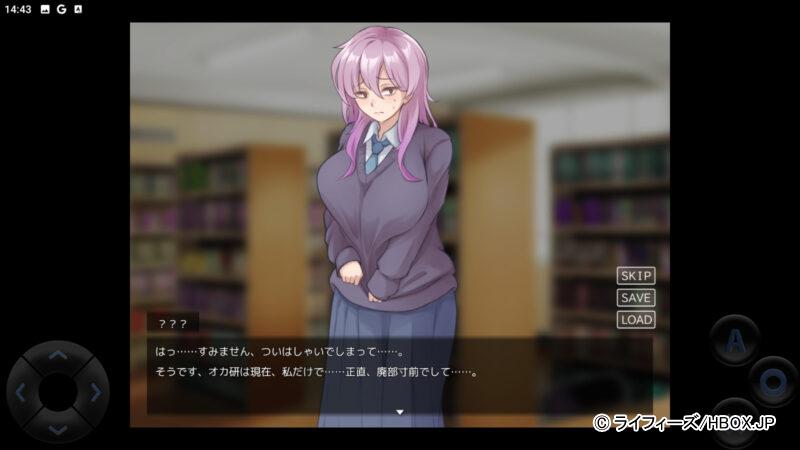This screenshot has height=450, width=800.
Task: Click the SKIP button
Action: click(636, 275)
